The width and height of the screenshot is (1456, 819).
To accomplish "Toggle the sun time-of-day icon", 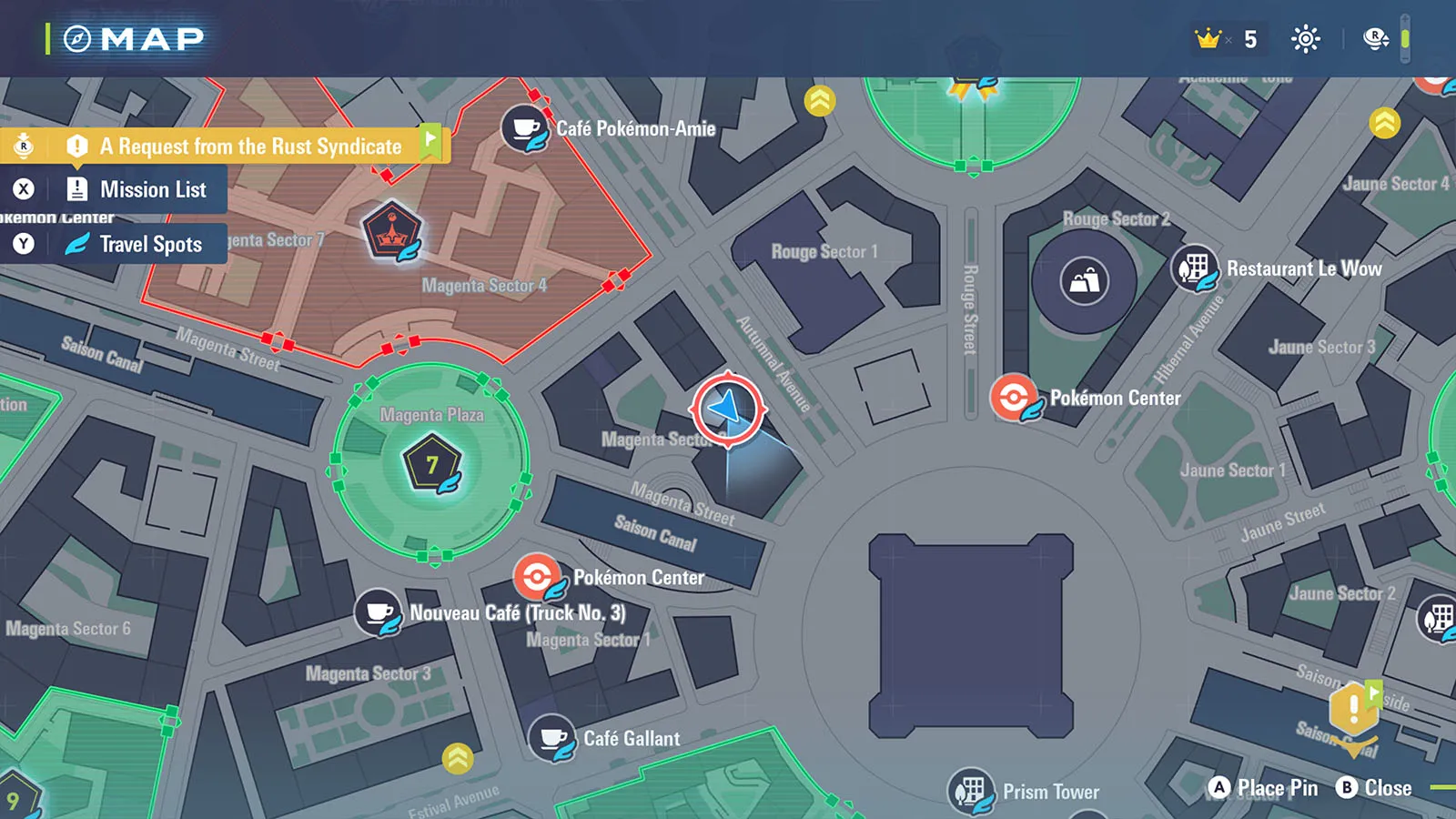I will (1306, 39).
